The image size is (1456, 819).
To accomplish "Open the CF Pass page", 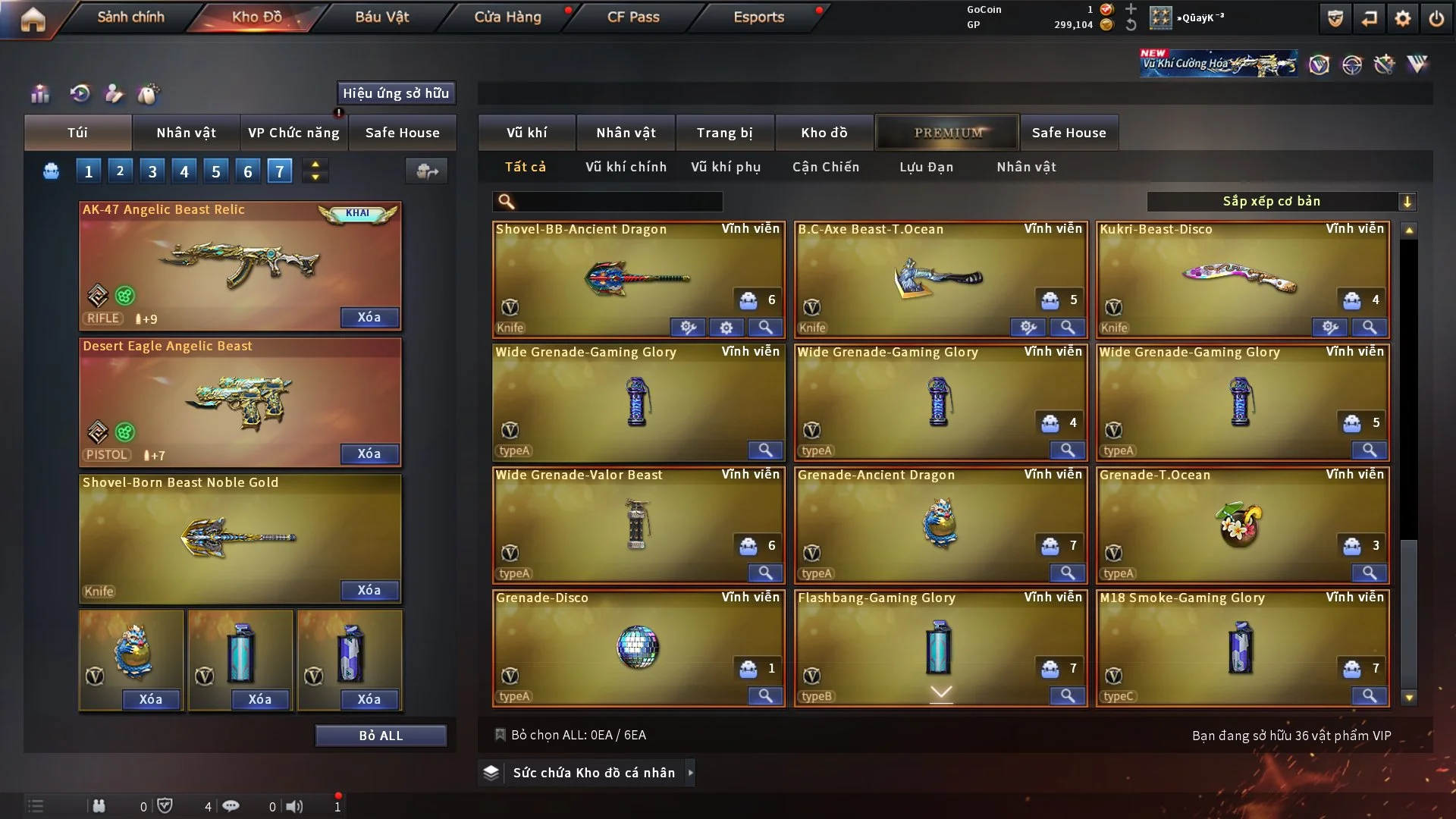I will coord(633,17).
